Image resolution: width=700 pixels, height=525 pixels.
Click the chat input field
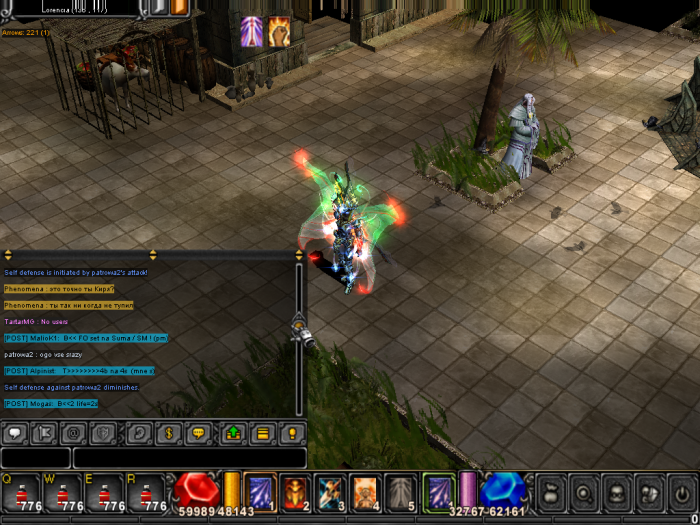[x=189, y=458]
